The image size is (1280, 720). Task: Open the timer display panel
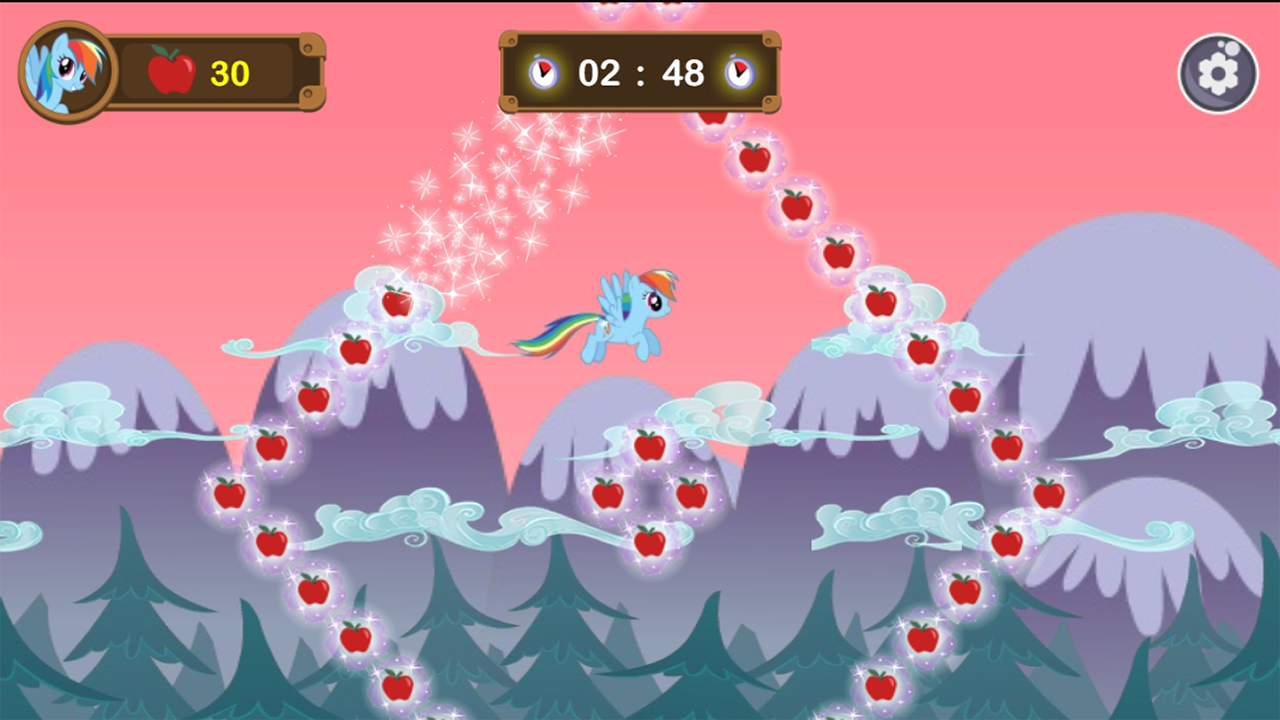coord(640,72)
